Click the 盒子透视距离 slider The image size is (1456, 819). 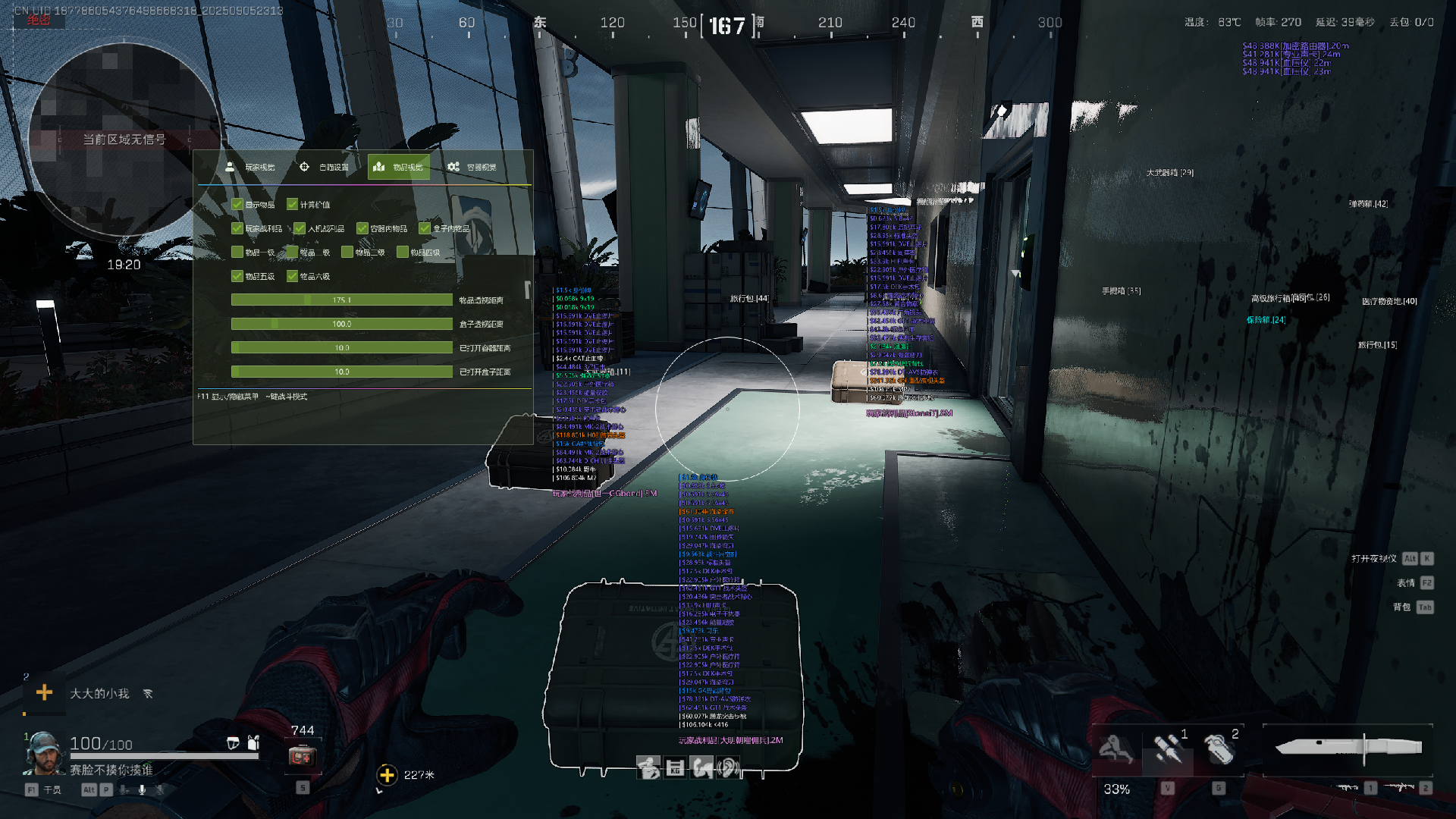342,324
